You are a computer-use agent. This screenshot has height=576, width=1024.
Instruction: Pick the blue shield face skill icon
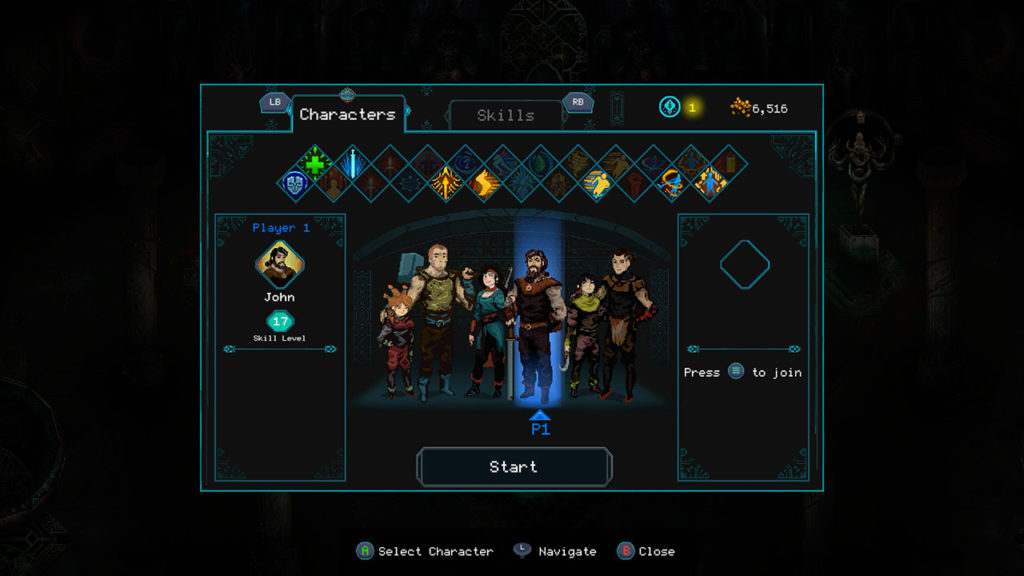[295, 183]
